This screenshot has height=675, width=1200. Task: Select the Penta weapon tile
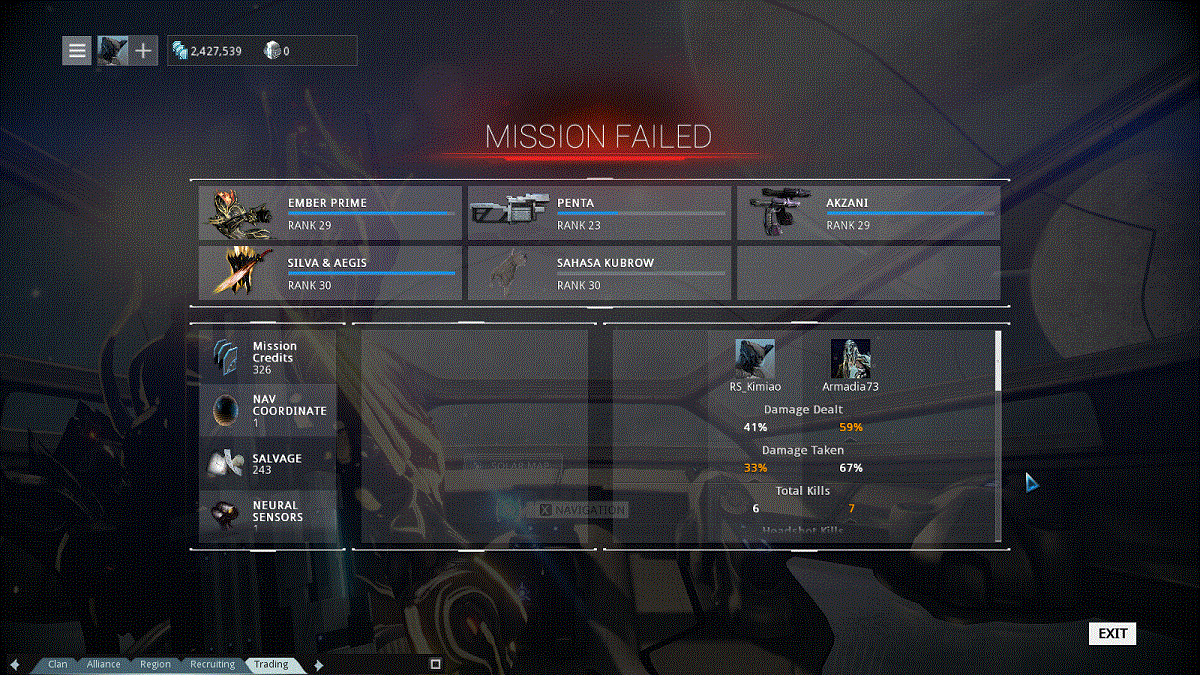click(599, 213)
